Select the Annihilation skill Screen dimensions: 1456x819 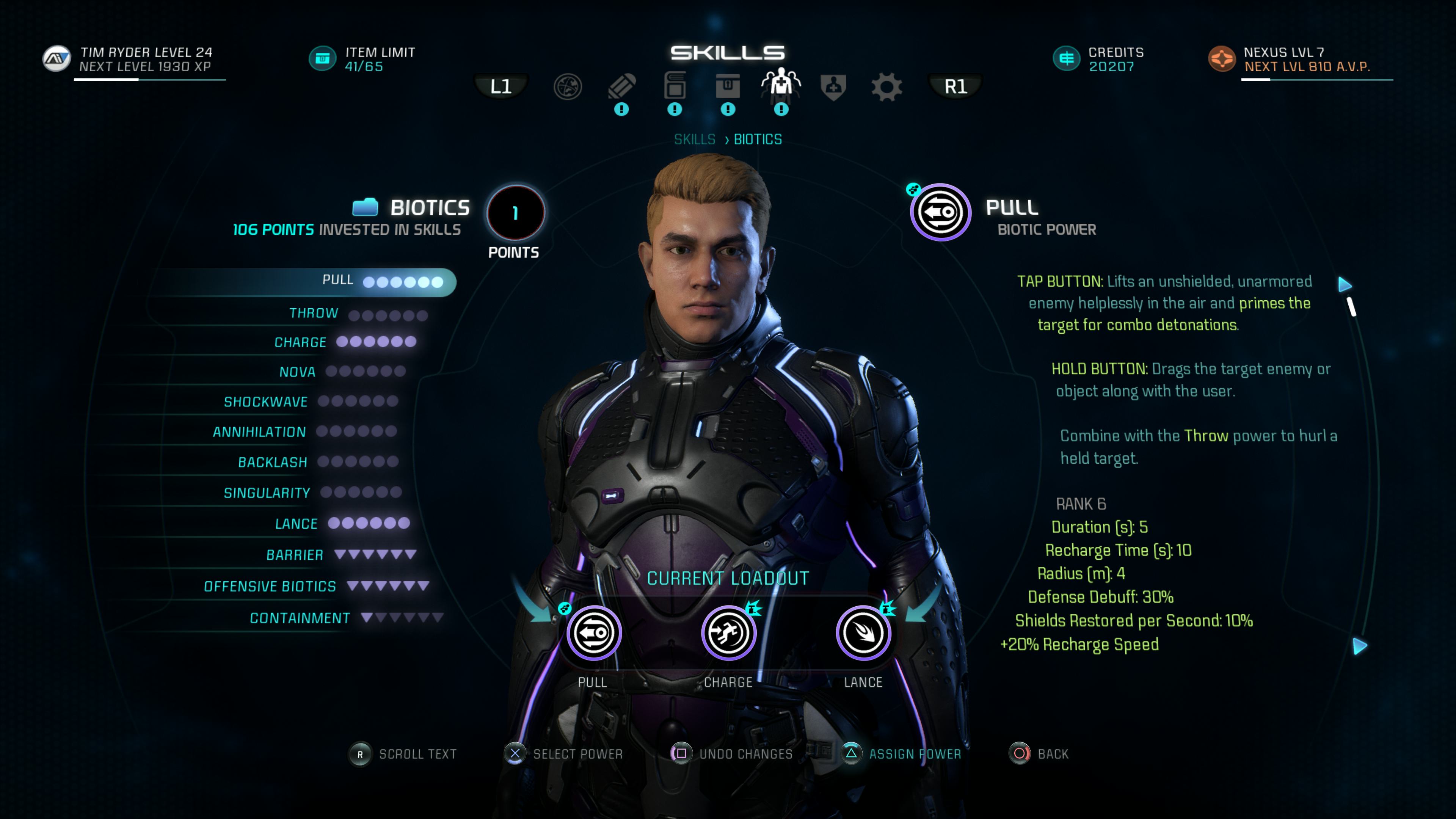(x=259, y=432)
